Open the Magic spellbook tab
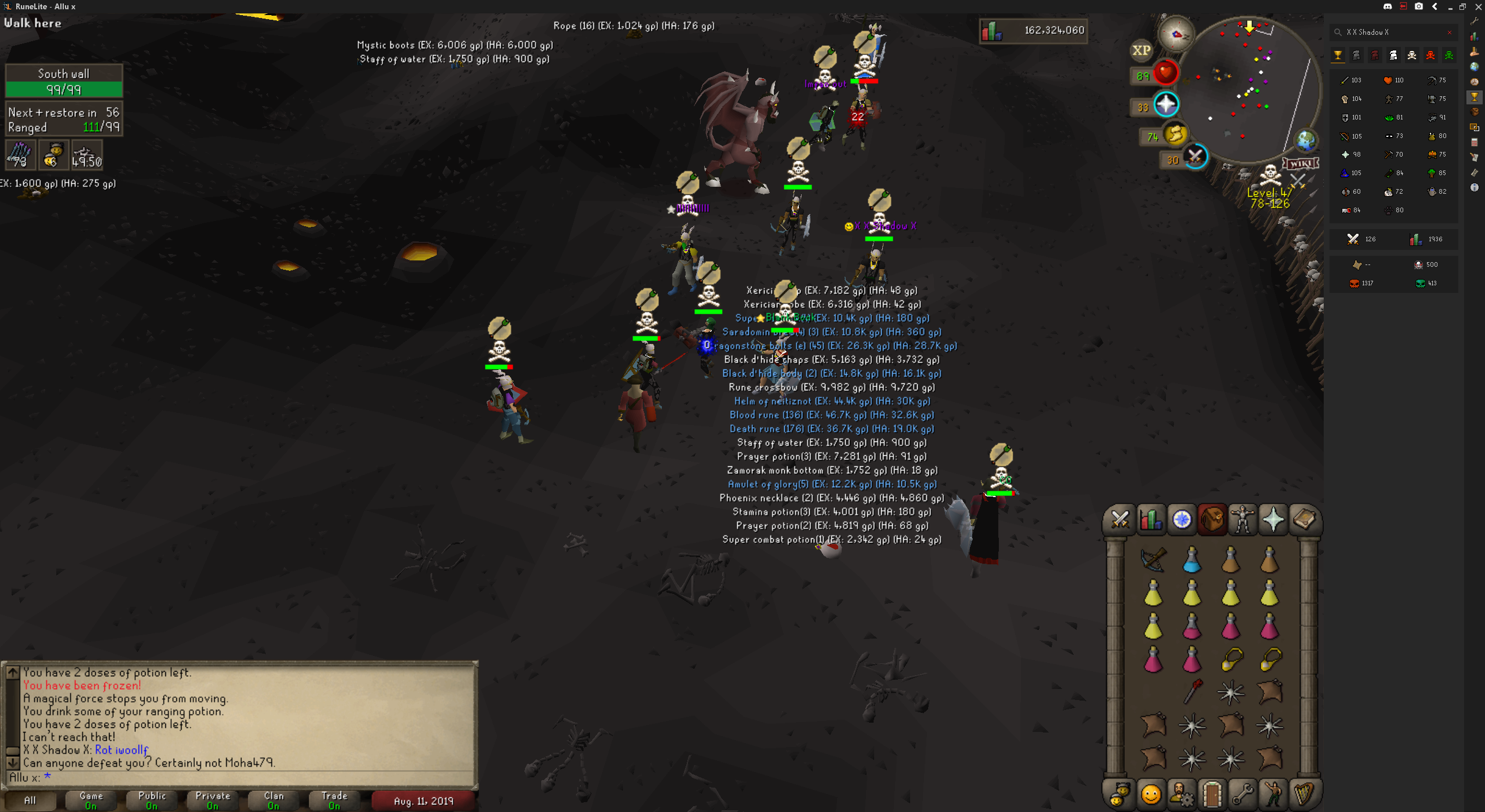 1304,519
